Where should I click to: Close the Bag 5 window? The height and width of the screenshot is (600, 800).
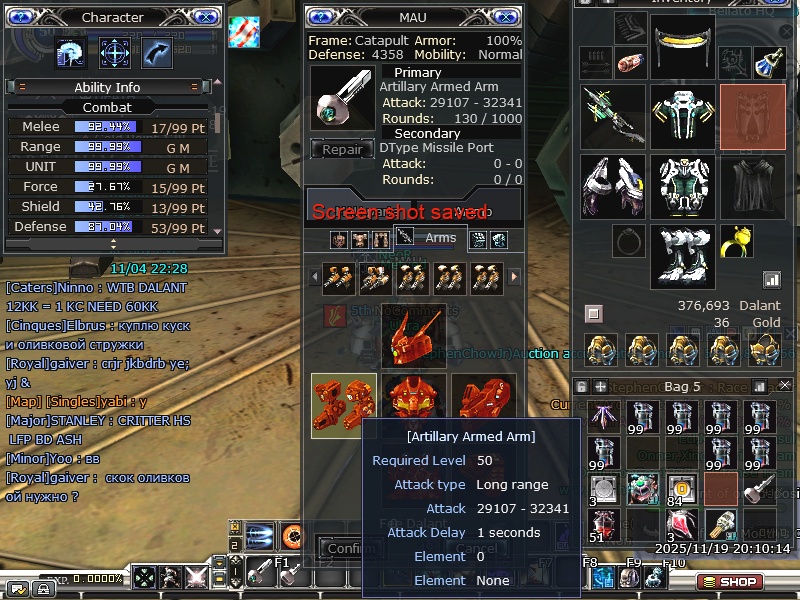point(785,385)
